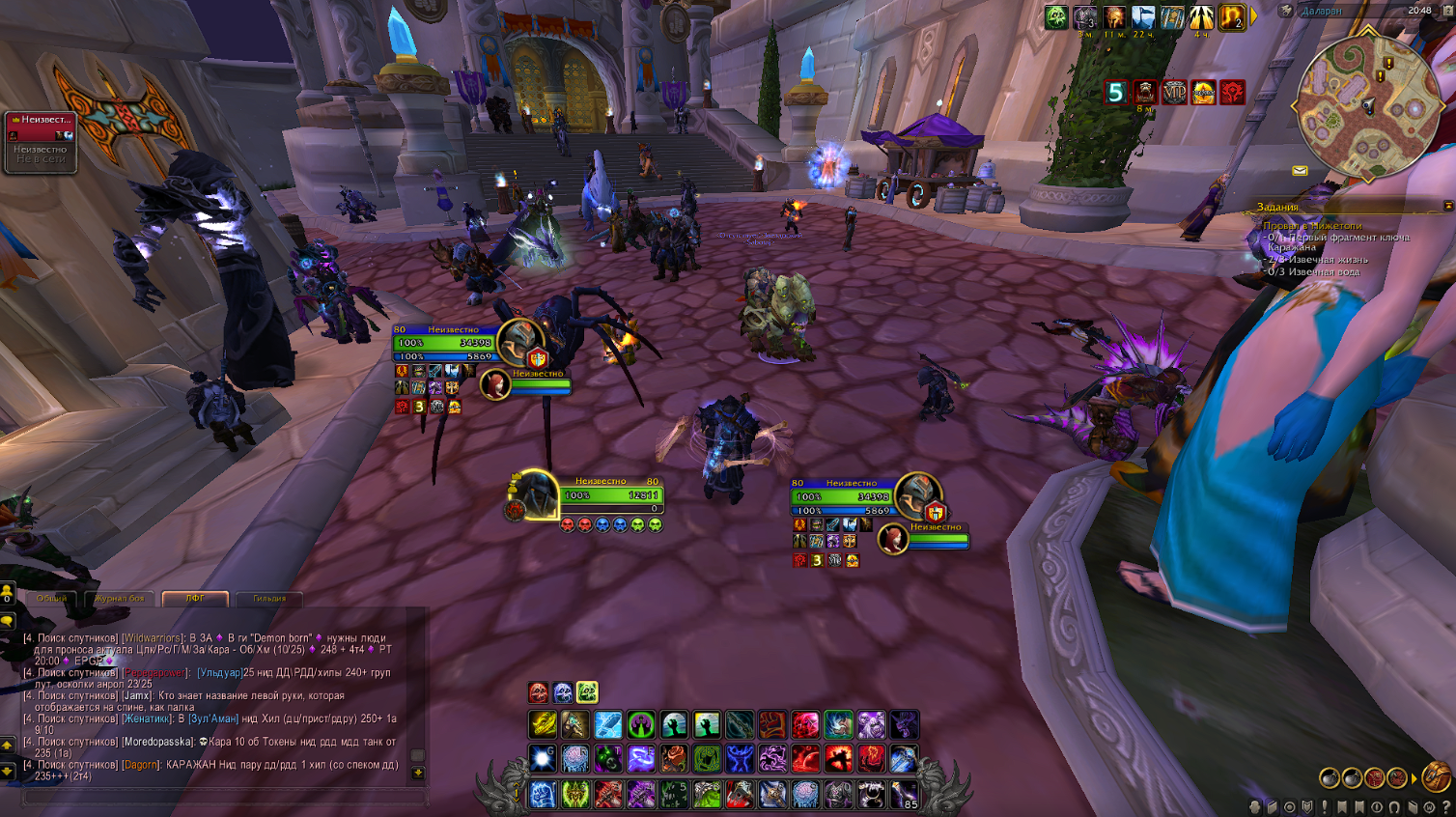Use the rose-with-thorns ability icon

674,758
